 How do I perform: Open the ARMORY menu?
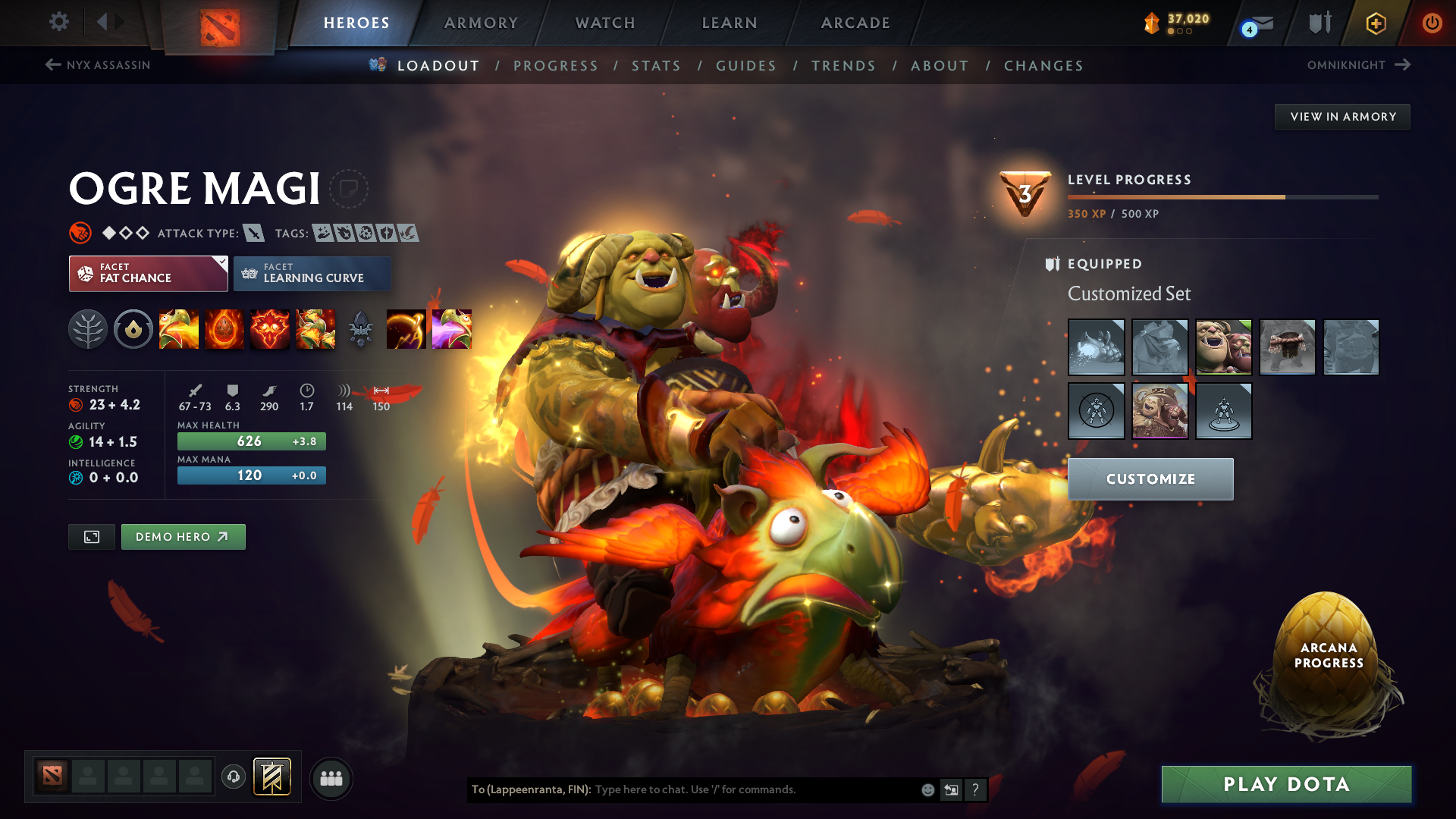[x=480, y=23]
